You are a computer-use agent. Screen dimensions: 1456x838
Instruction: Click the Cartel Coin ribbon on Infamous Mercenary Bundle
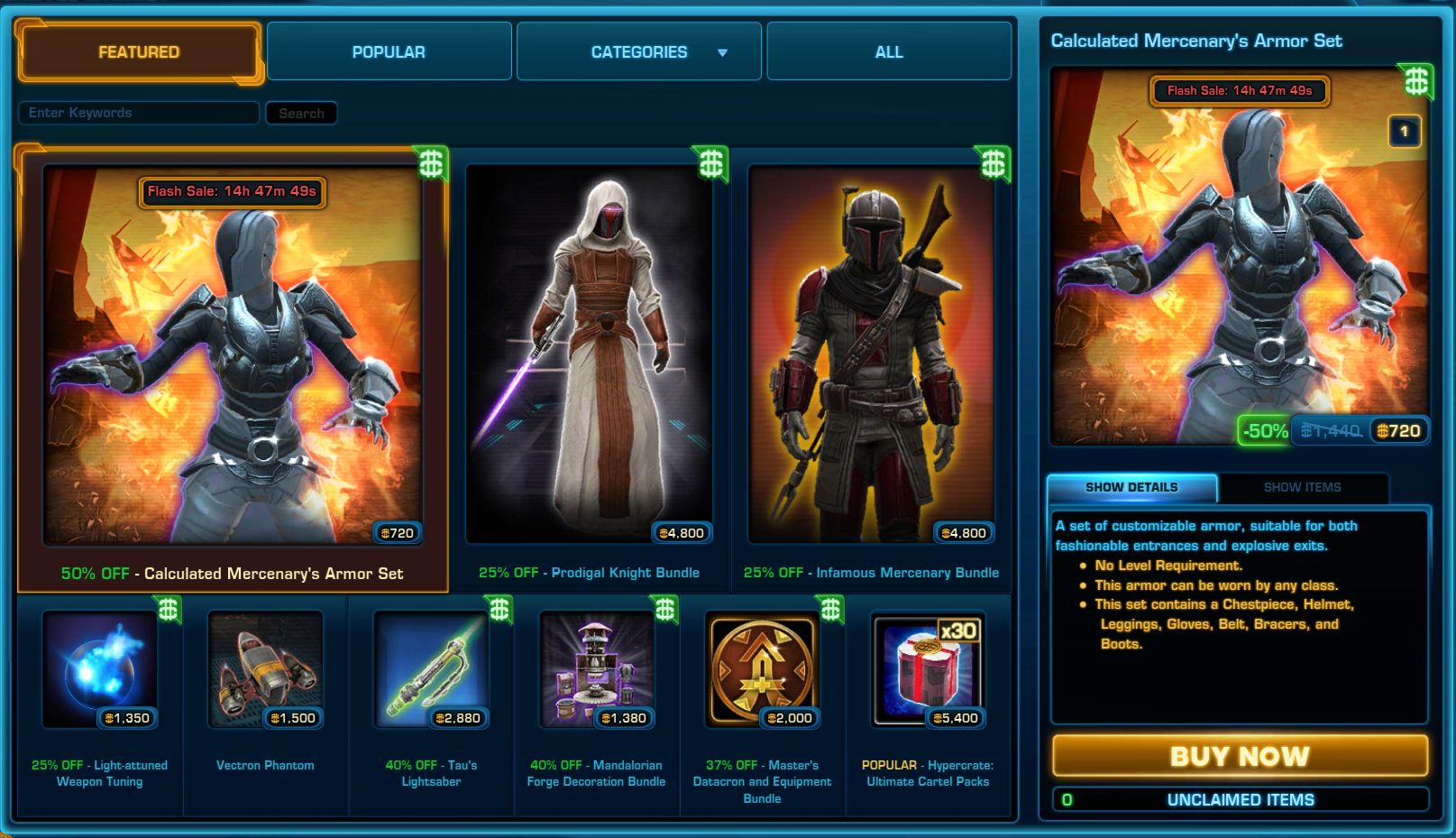[x=992, y=162]
